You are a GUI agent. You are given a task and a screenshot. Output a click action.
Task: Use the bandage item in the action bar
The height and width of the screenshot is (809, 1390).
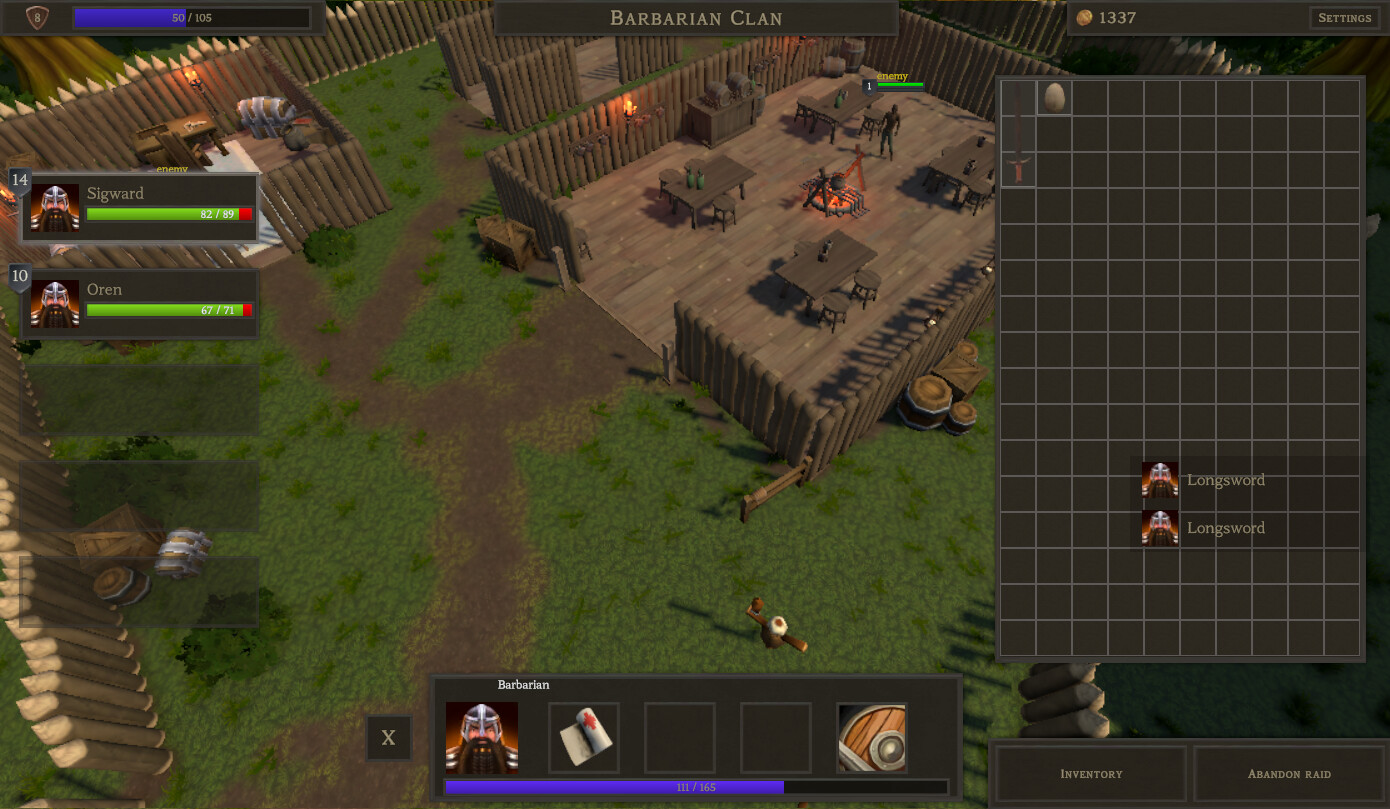click(x=583, y=736)
